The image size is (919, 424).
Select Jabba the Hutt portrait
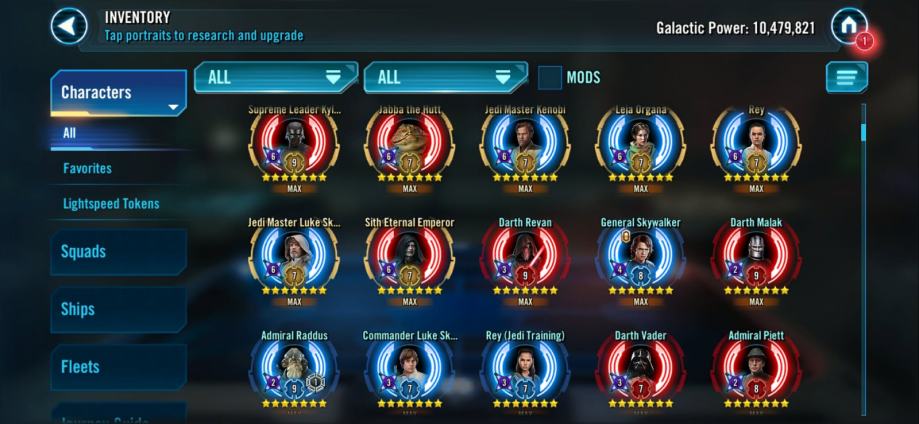409,146
